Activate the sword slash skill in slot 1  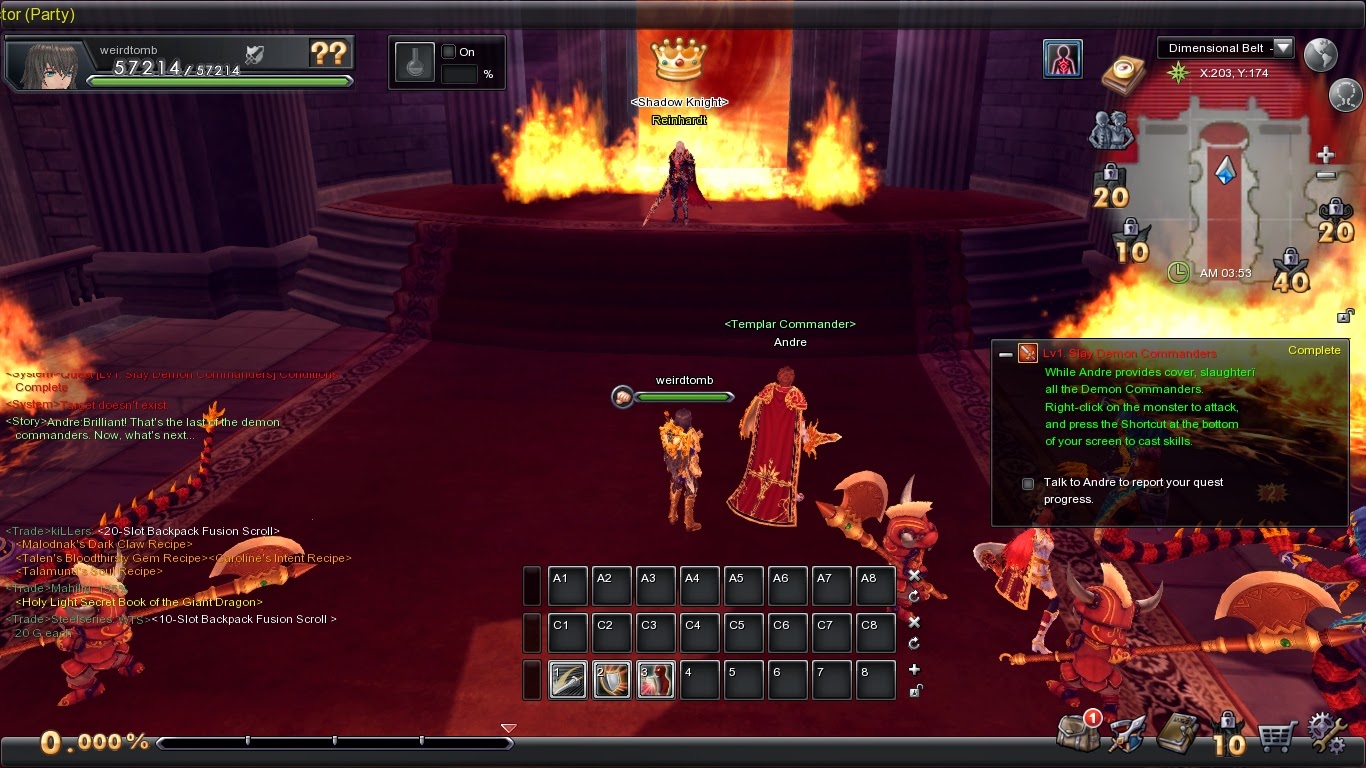567,680
